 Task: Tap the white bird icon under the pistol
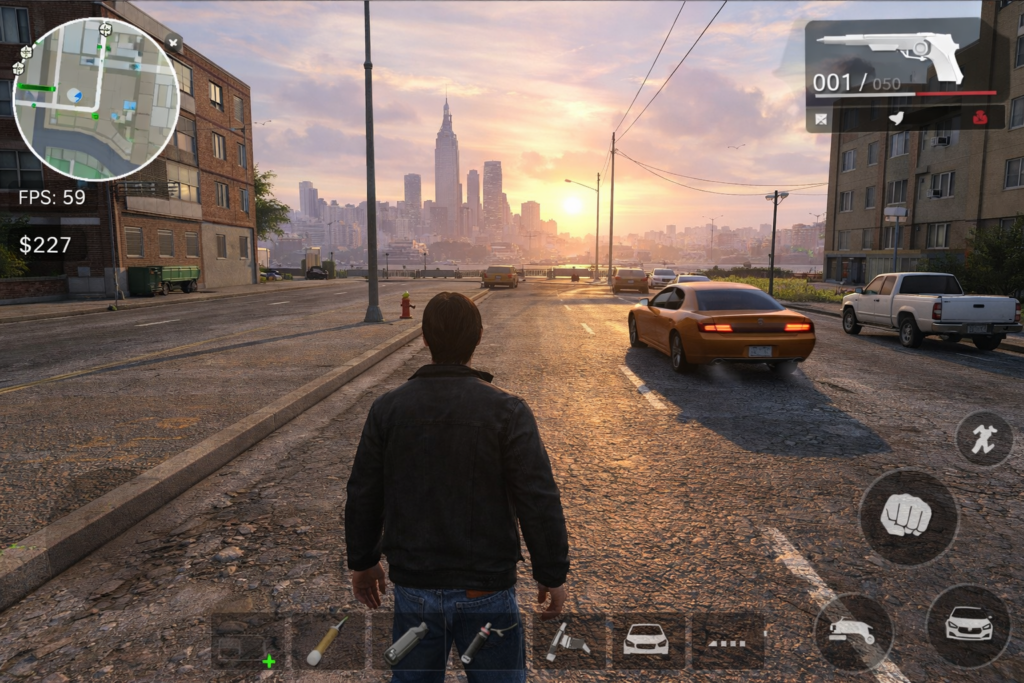pos(897,118)
